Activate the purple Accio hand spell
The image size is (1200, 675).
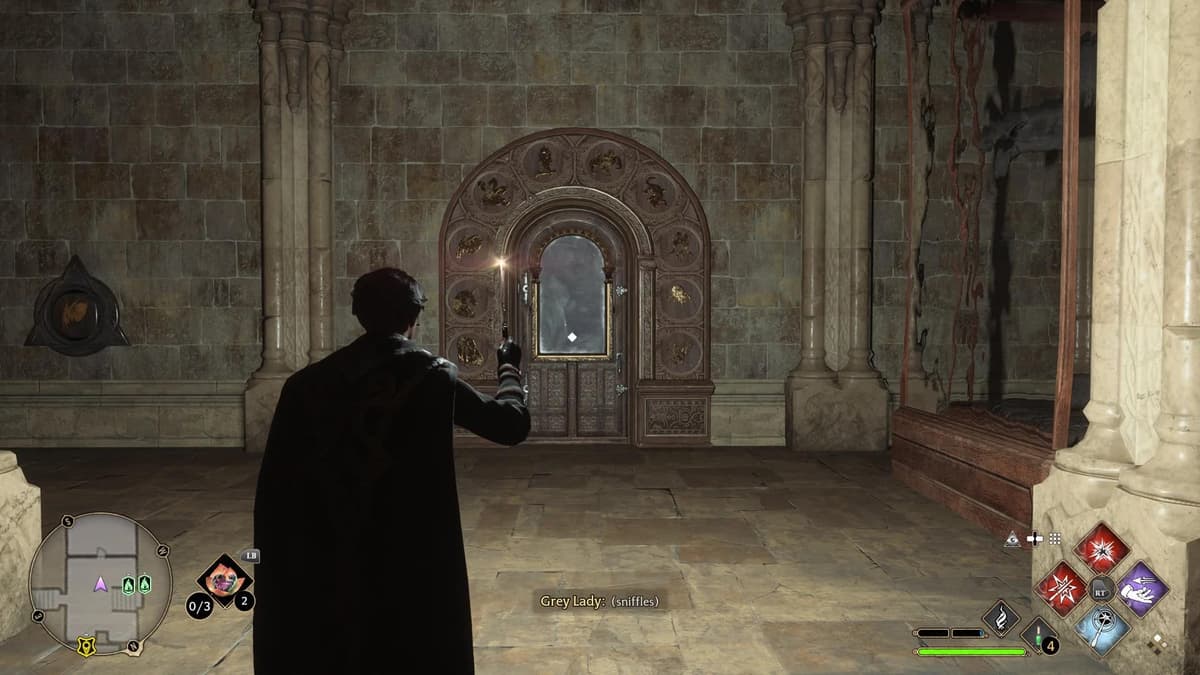point(1142,588)
